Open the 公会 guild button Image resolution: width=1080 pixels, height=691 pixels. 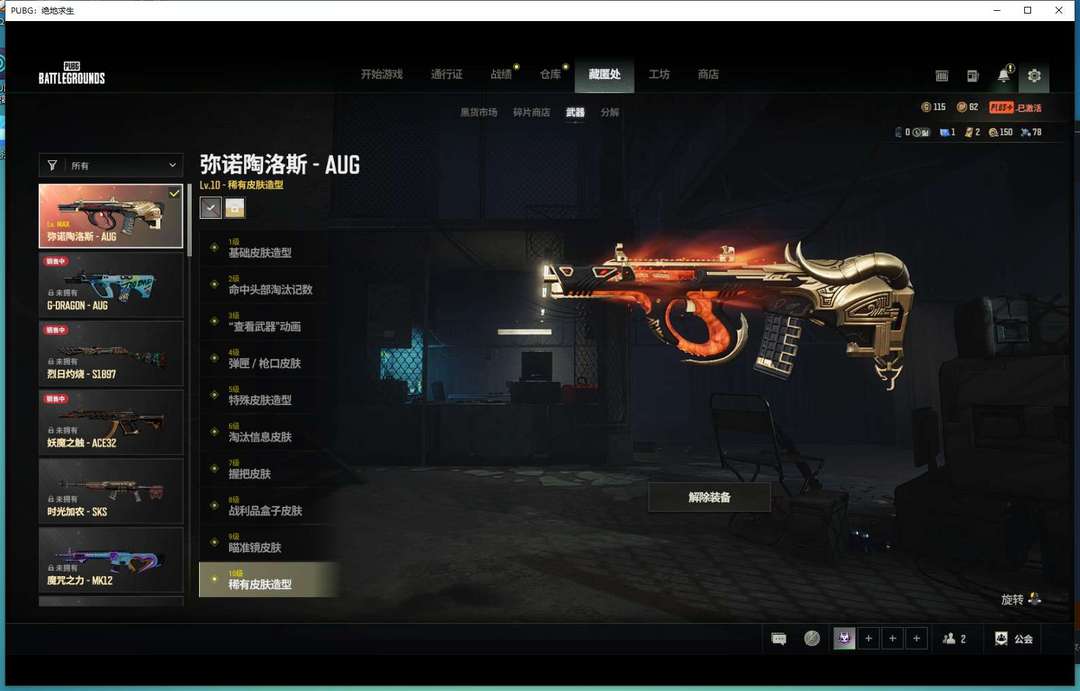[x=1014, y=638]
